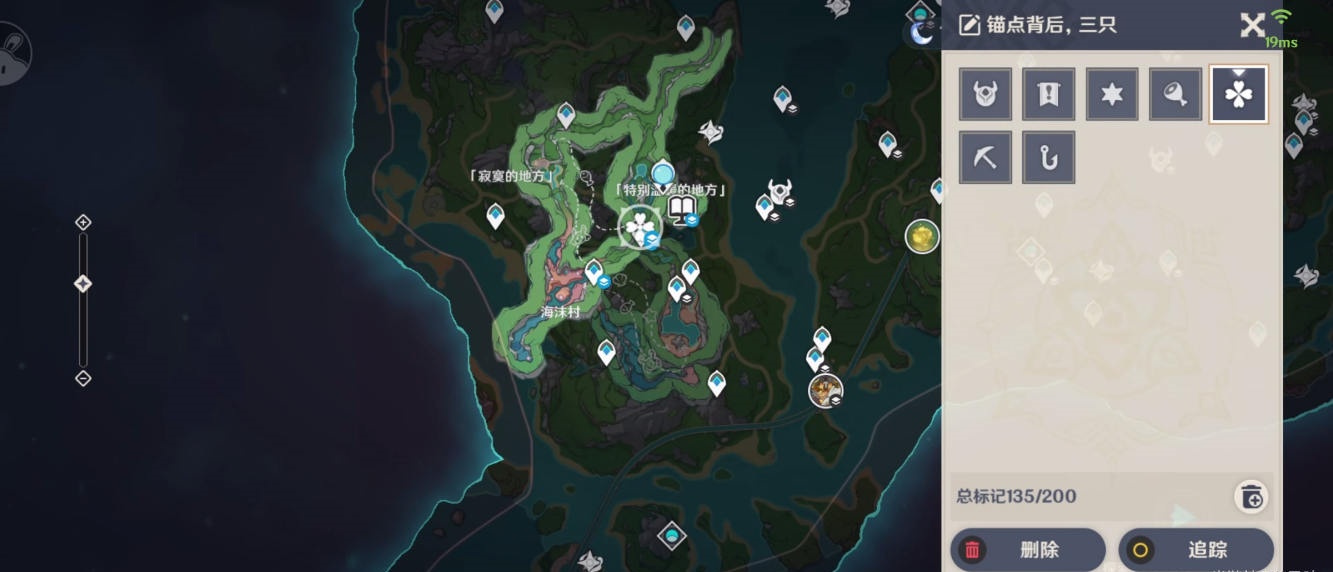Click the map zoom-in plus button

point(84,222)
